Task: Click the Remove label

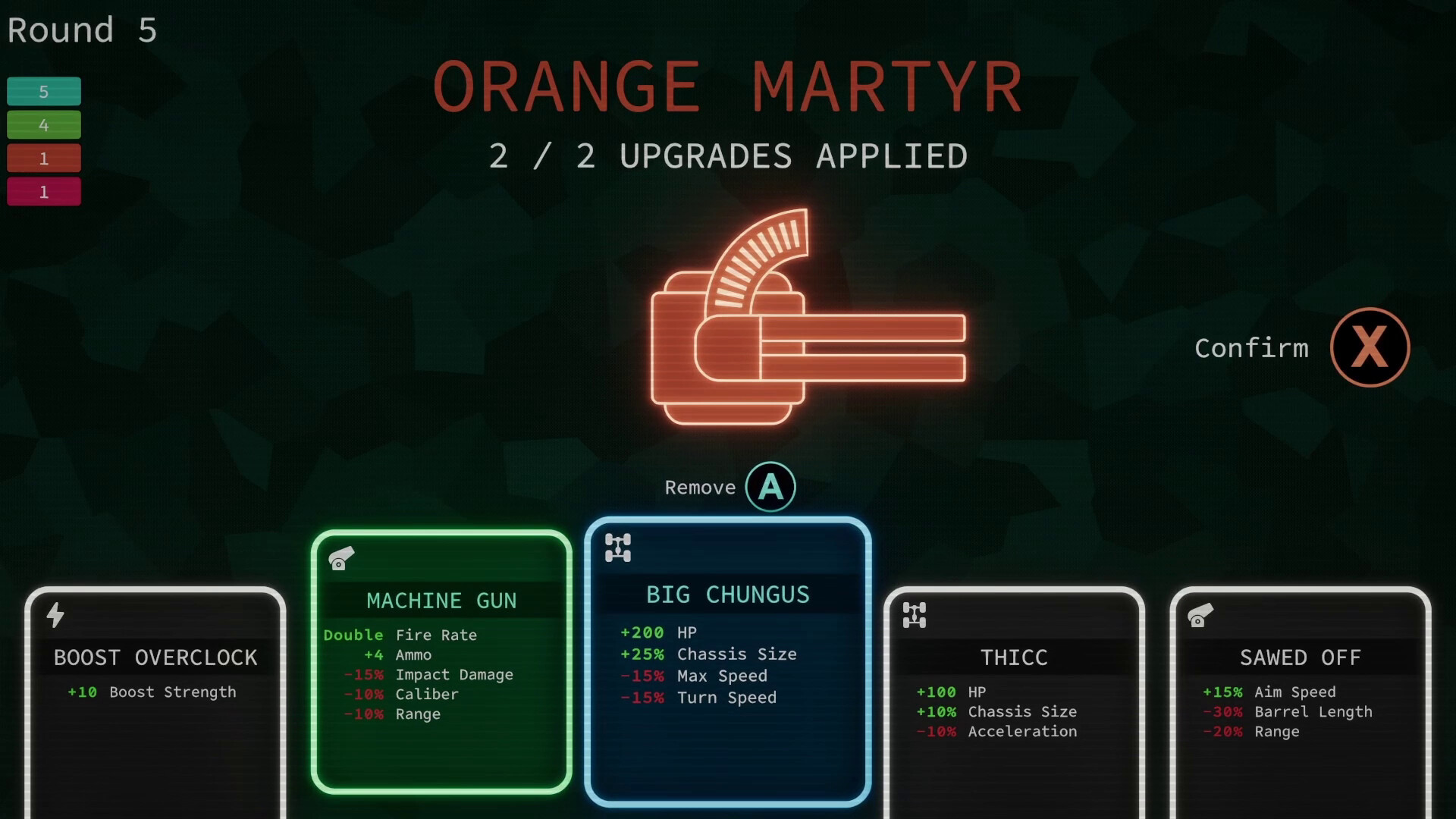Action: (x=699, y=488)
